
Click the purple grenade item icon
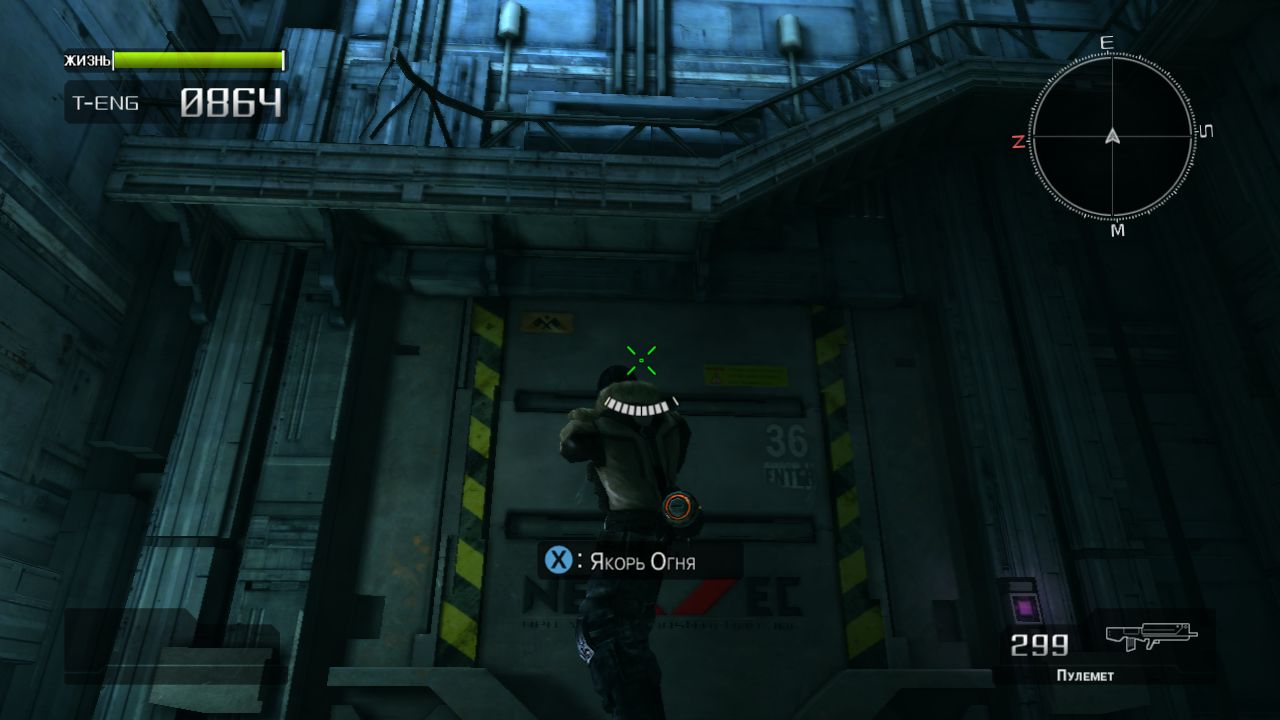coord(1022,606)
